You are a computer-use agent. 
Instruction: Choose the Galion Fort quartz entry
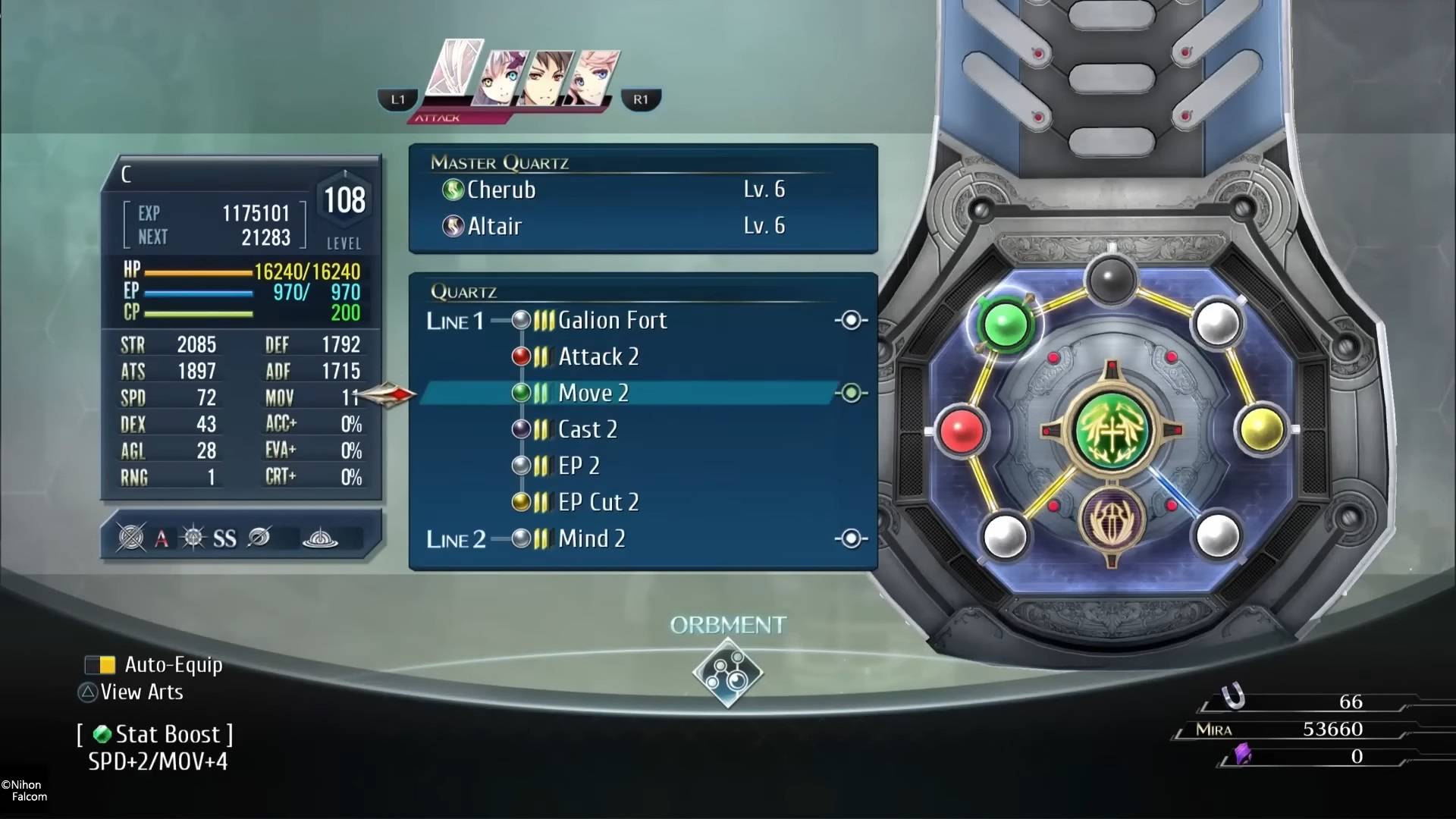coord(611,321)
